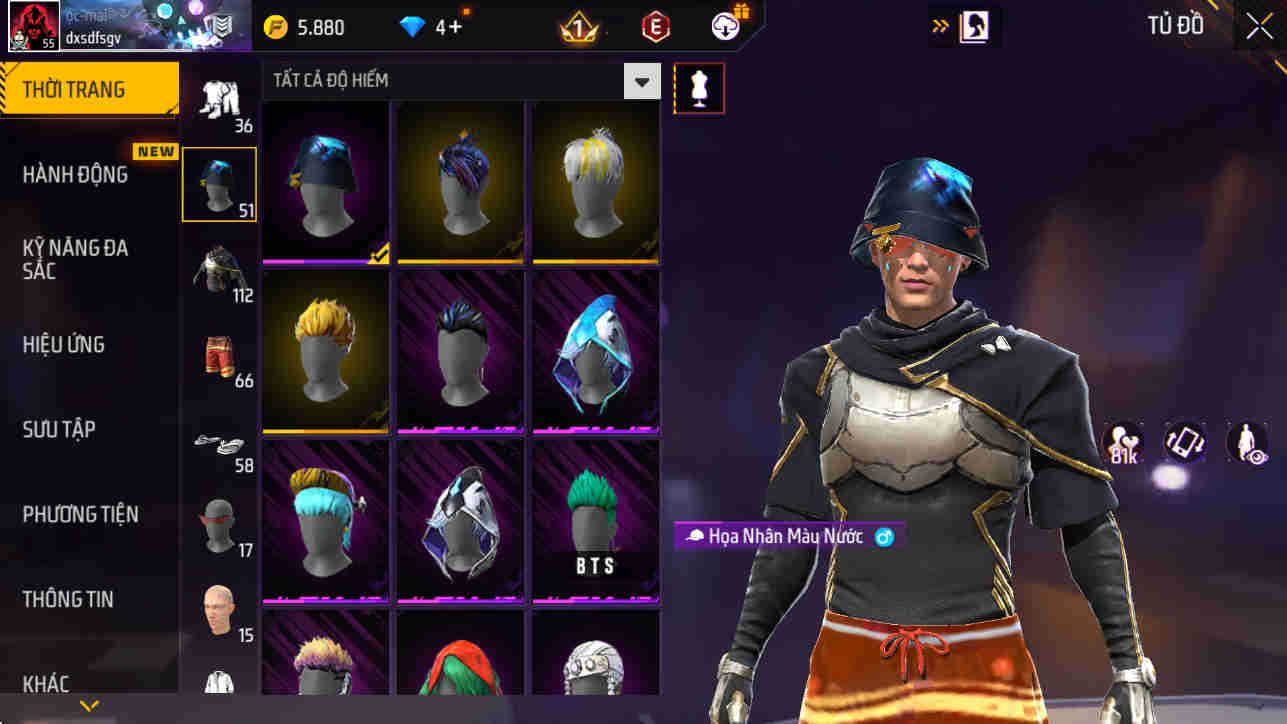Click the mannequin icon beside the rarity filter

pos(698,88)
